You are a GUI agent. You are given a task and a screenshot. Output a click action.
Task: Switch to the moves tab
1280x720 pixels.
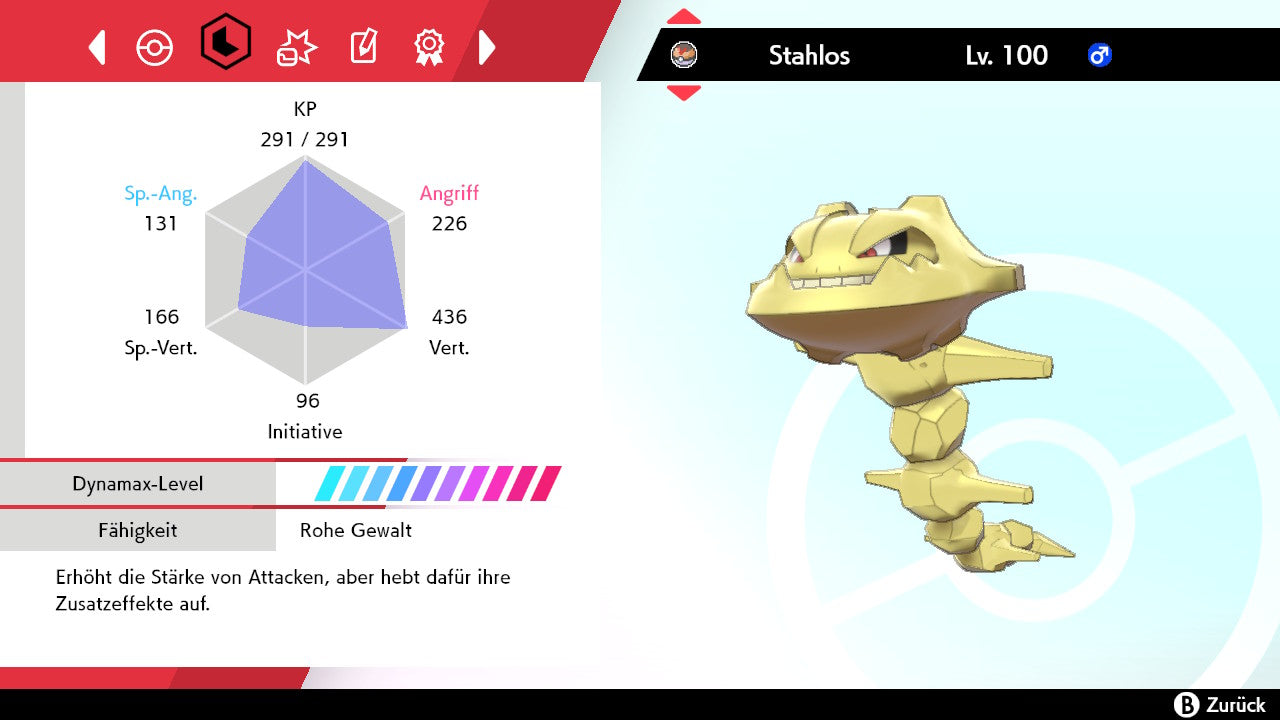296,47
